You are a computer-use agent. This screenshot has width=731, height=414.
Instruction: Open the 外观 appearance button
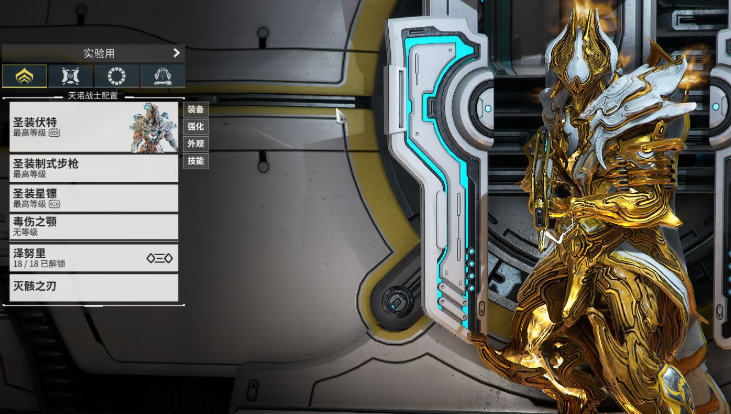(x=196, y=144)
